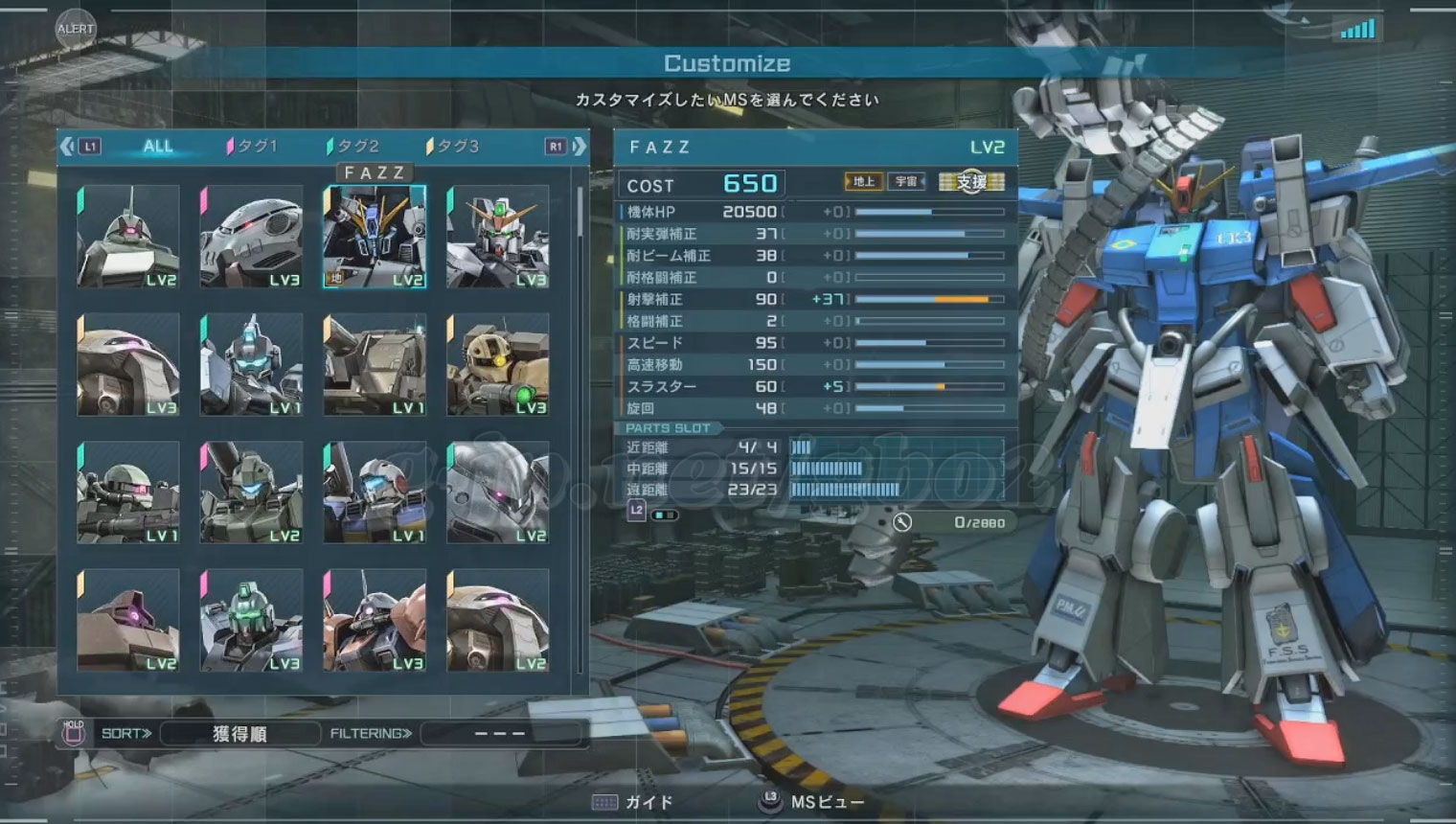Image resolution: width=1456 pixels, height=824 pixels.
Task: Open the FILTERING selector field
Action: [x=500, y=734]
